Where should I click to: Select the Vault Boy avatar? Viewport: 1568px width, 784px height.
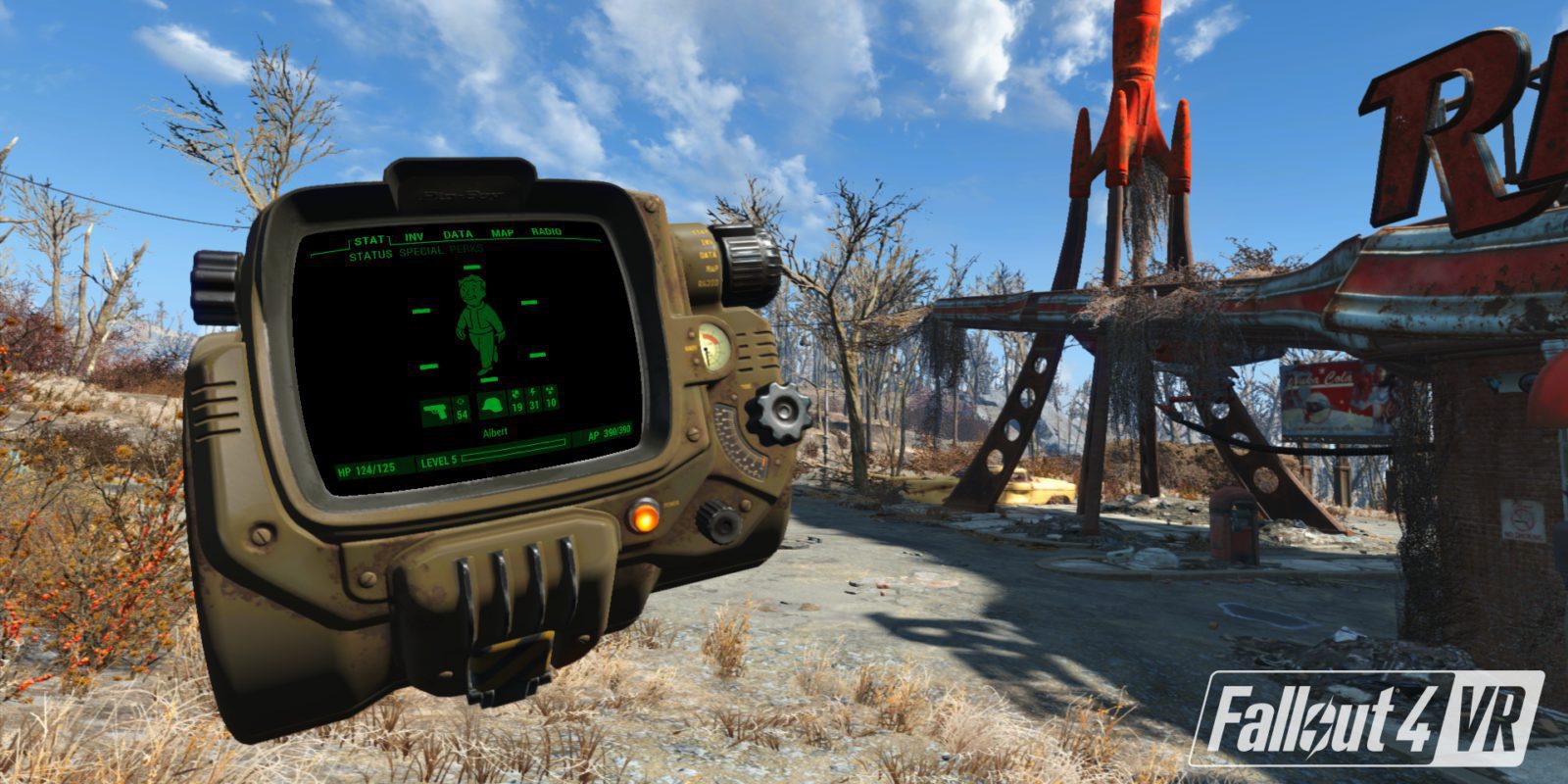click(479, 324)
